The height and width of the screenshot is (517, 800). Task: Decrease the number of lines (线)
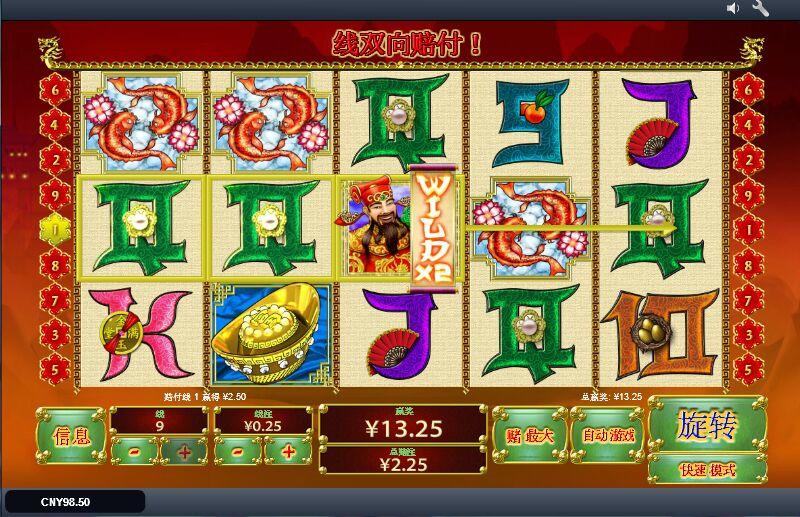point(133,452)
